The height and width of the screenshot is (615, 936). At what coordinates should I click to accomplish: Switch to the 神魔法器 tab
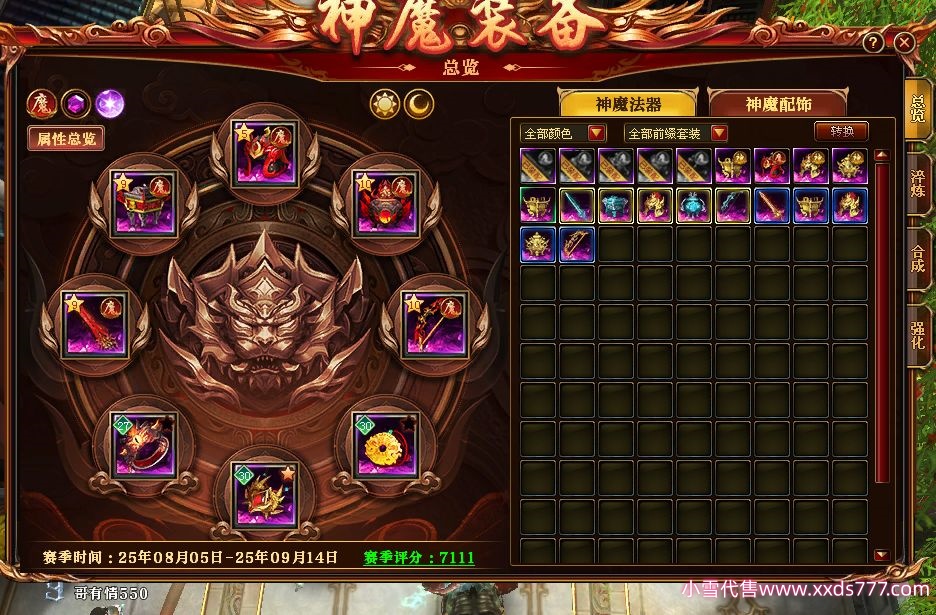pos(627,104)
